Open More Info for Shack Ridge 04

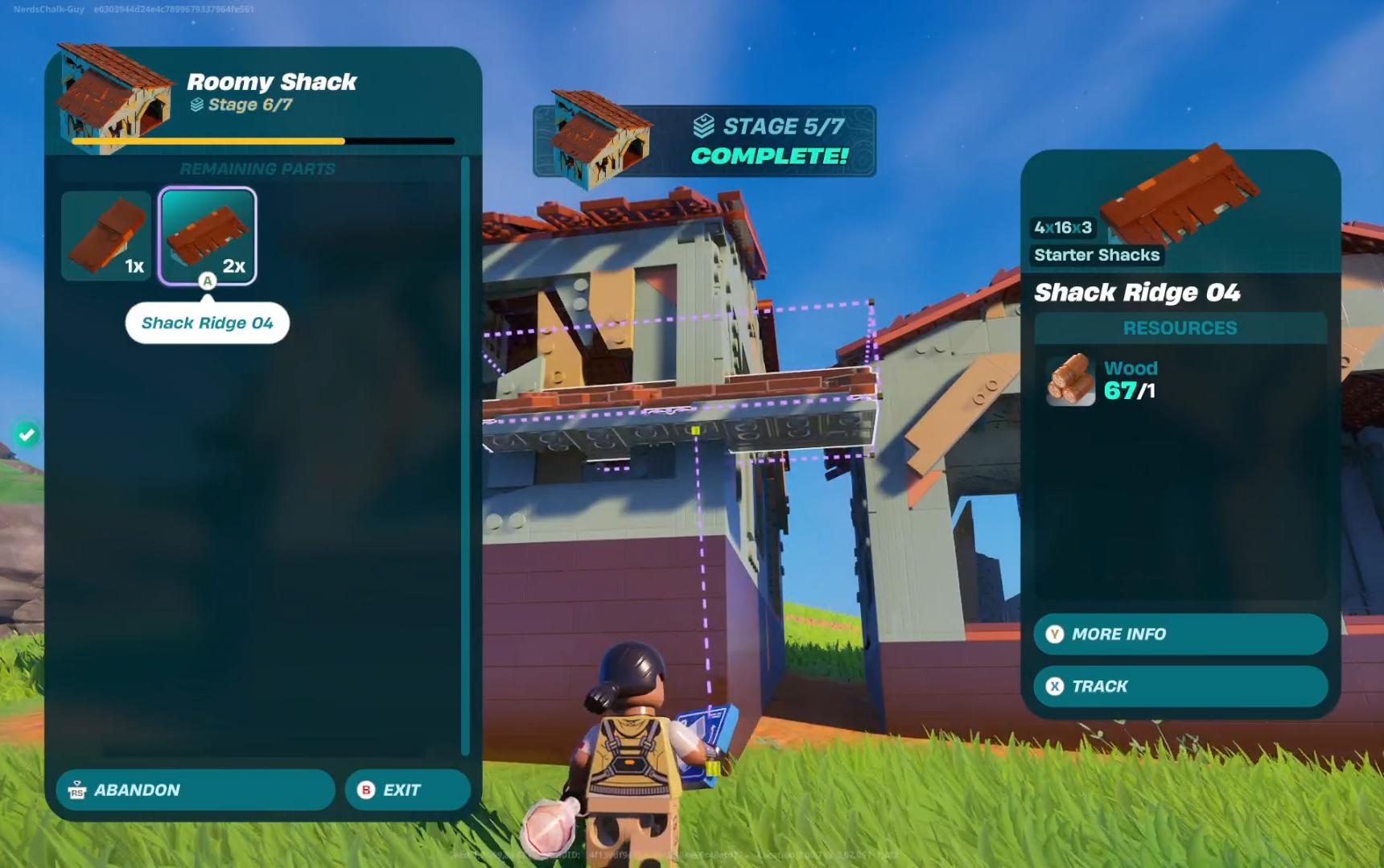[x=1180, y=634]
